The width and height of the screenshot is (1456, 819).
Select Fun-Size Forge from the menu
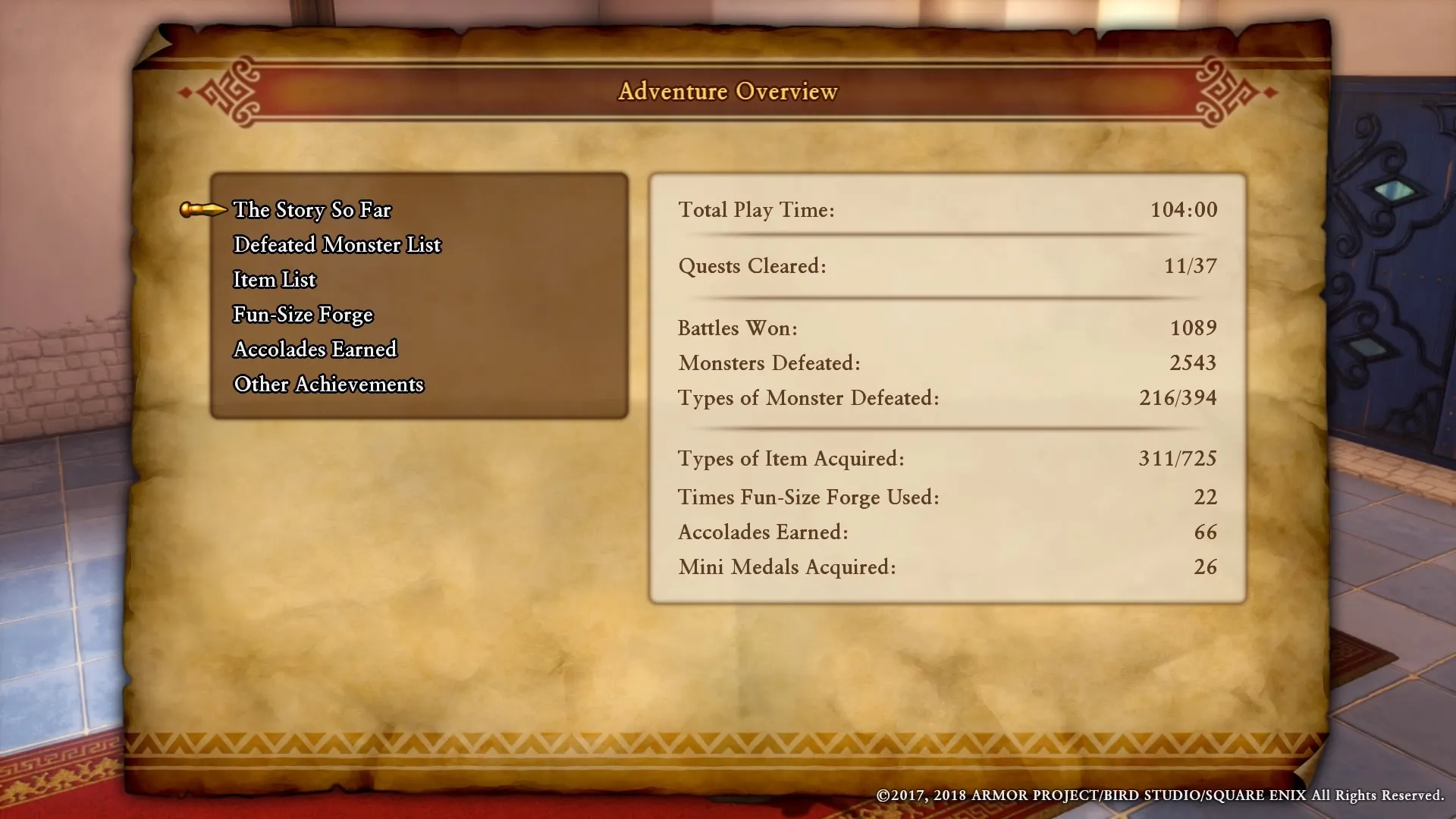point(303,314)
